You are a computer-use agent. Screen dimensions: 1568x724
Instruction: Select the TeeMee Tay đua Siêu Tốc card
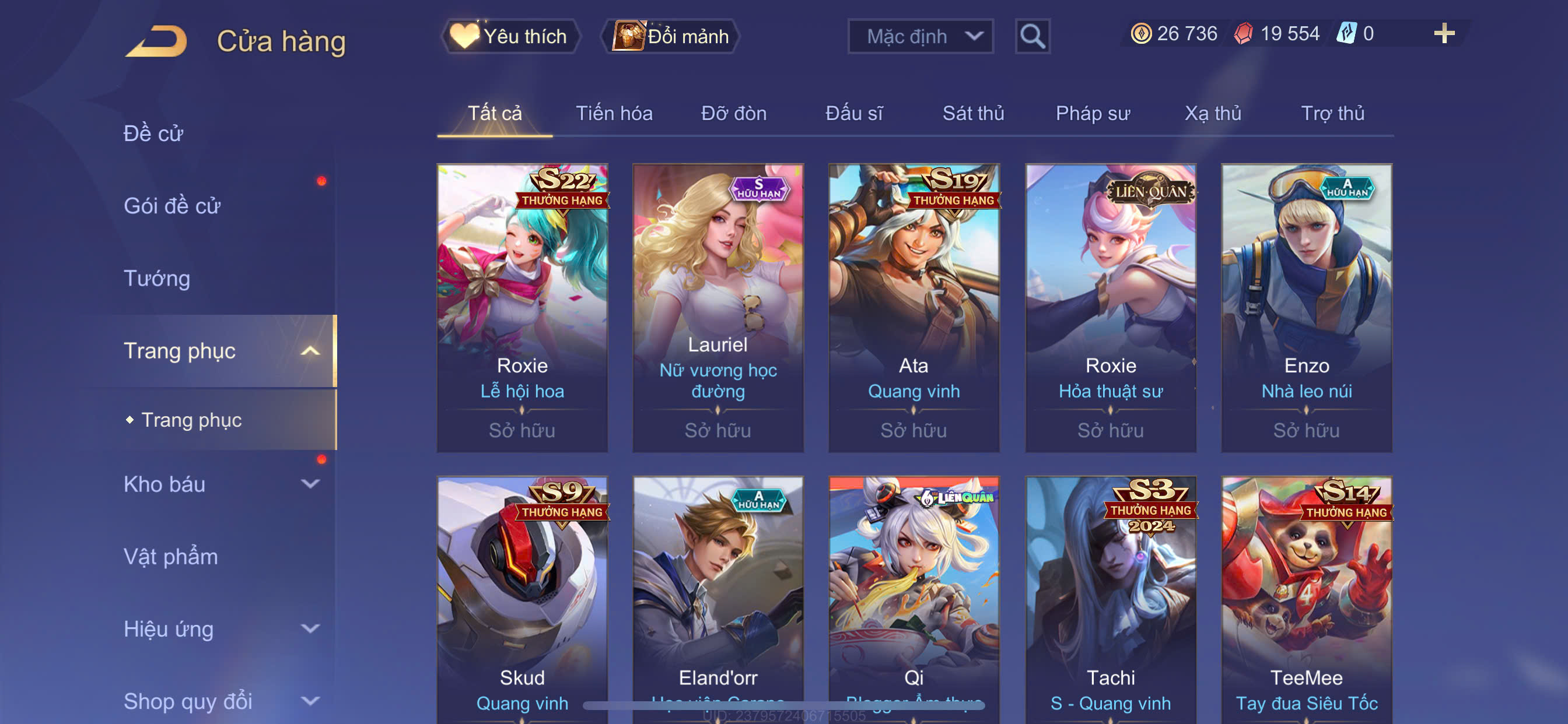(x=1306, y=599)
